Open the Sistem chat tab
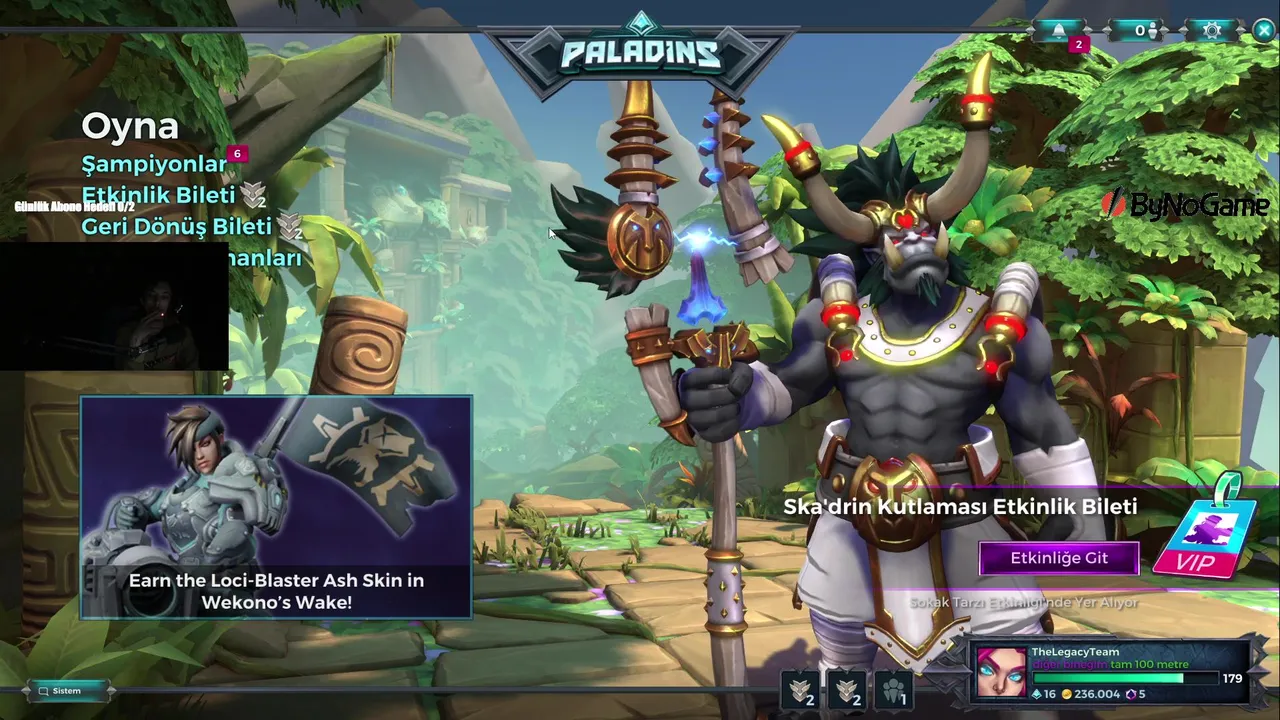The image size is (1280, 720). (x=67, y=690)
